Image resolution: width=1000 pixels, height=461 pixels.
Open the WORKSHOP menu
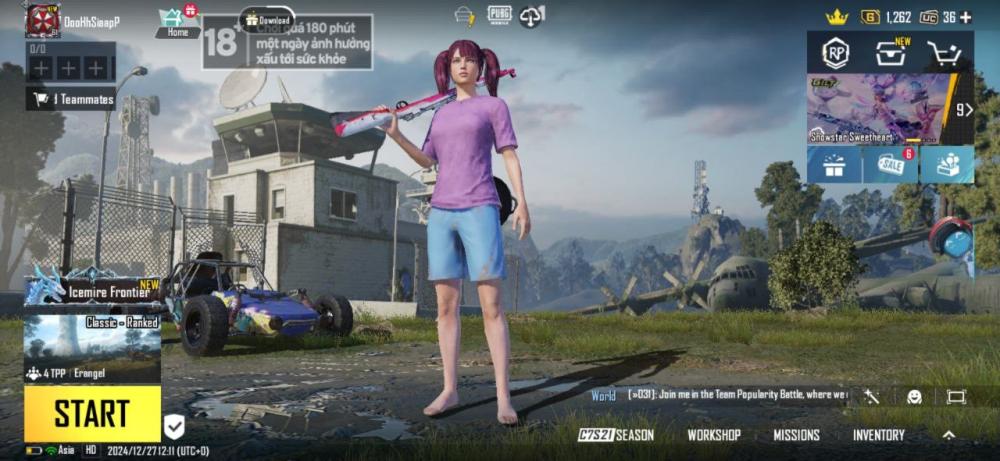tap(714, 435)
